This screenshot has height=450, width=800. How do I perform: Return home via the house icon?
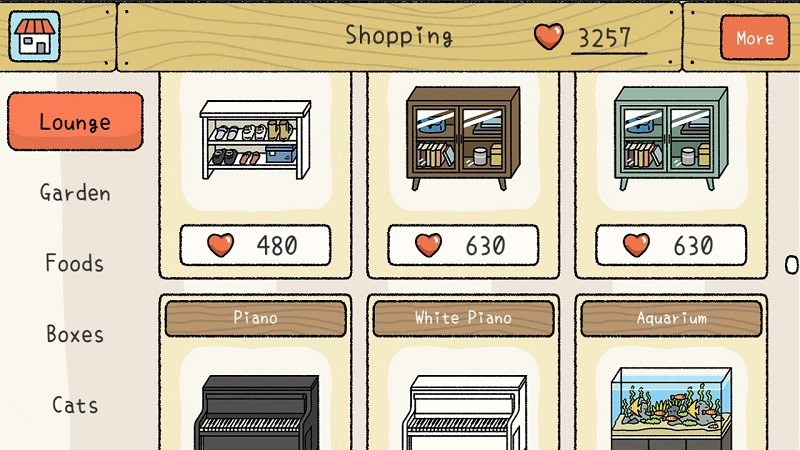pyautogui.click(x=35, y=35)
